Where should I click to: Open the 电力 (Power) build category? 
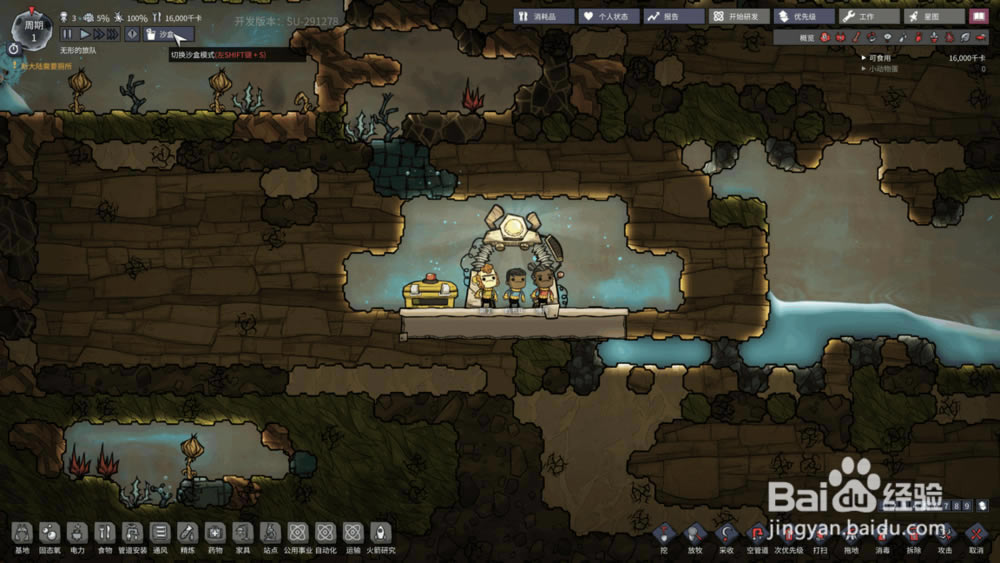77,535
